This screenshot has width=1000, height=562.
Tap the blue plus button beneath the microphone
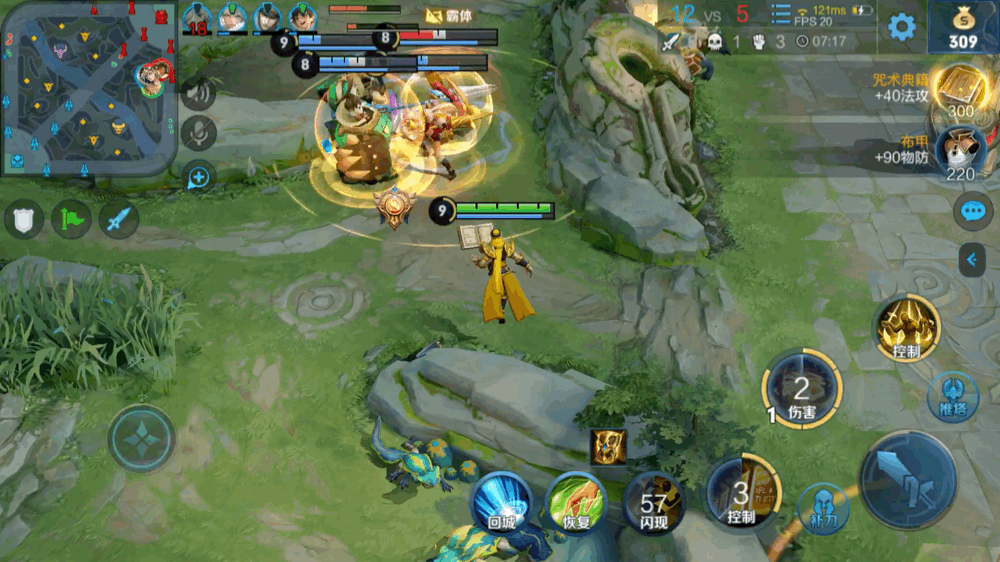click(x=199, y=177)
